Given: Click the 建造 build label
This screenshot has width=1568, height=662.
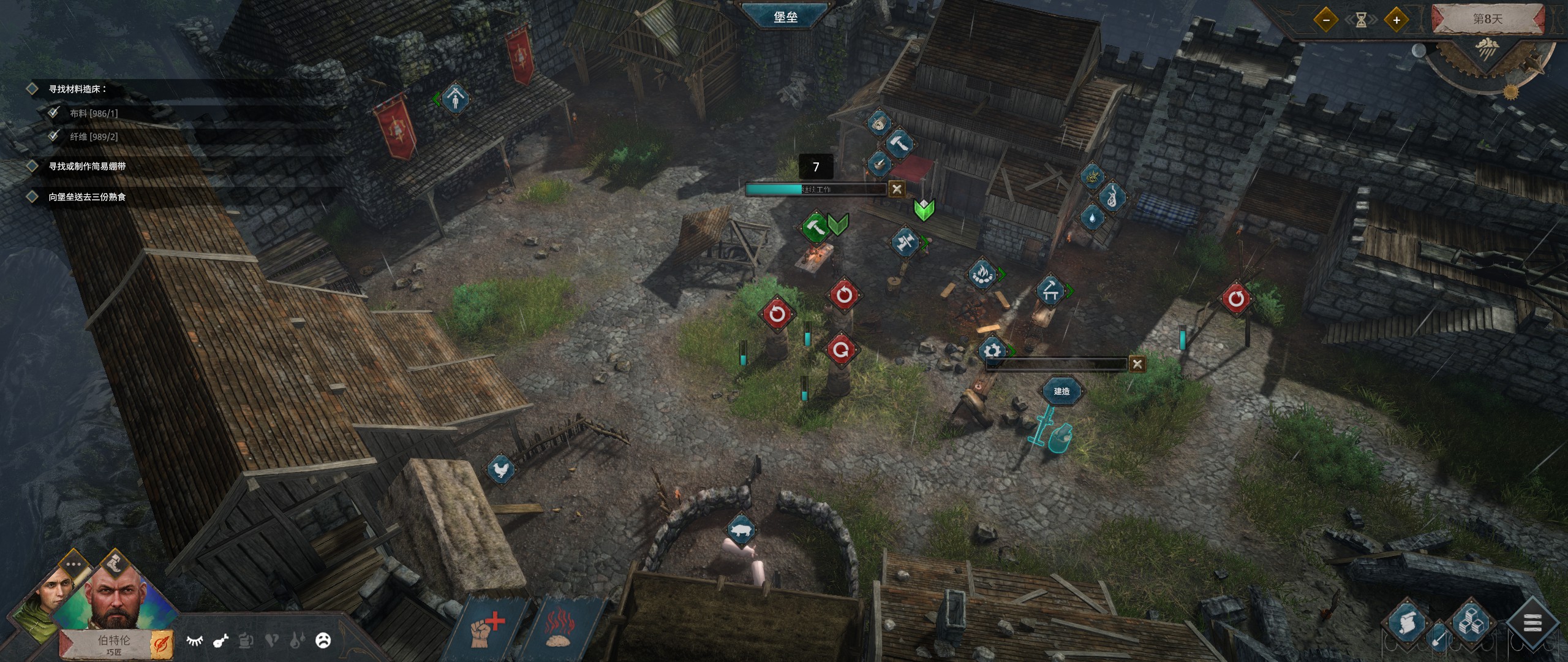Looking at the screenshot, I should 1061,391.
